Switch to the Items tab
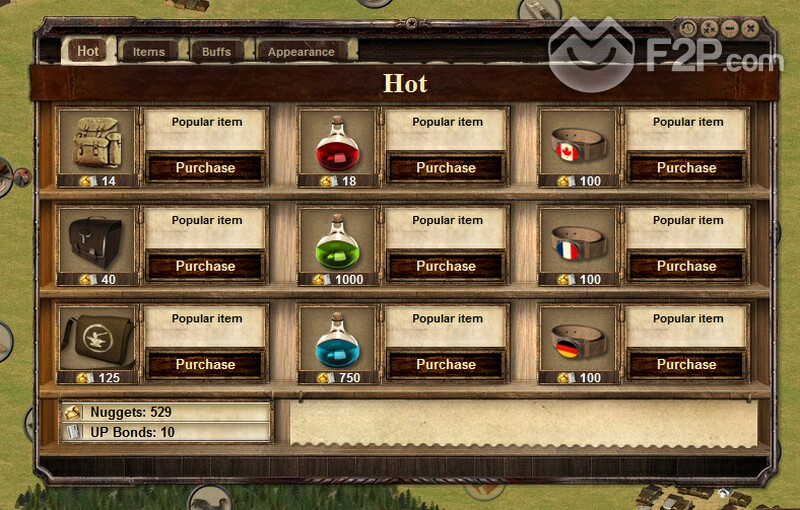The image size is (800, 510). point(149,51)
